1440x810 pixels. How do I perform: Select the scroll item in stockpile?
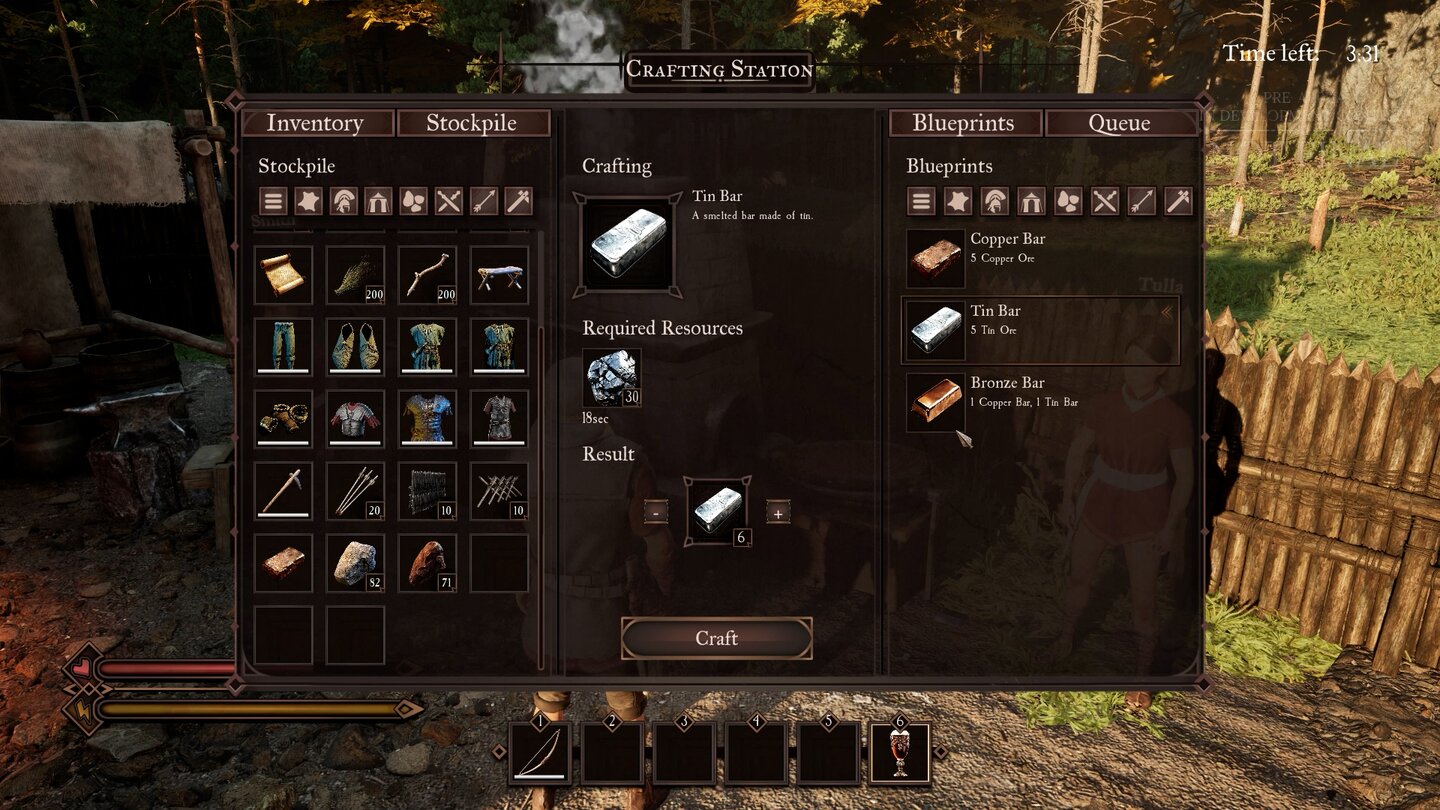[x=283, y=275]
